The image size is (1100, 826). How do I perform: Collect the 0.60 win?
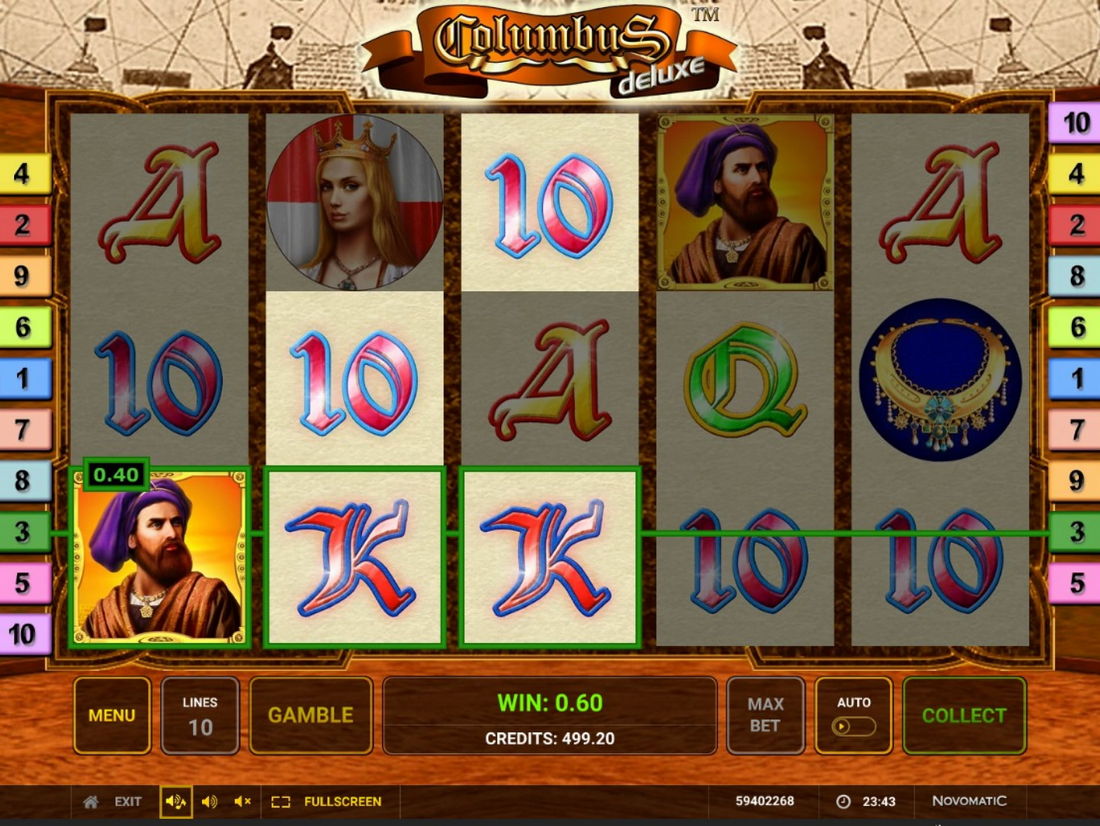tap(964, 715)
